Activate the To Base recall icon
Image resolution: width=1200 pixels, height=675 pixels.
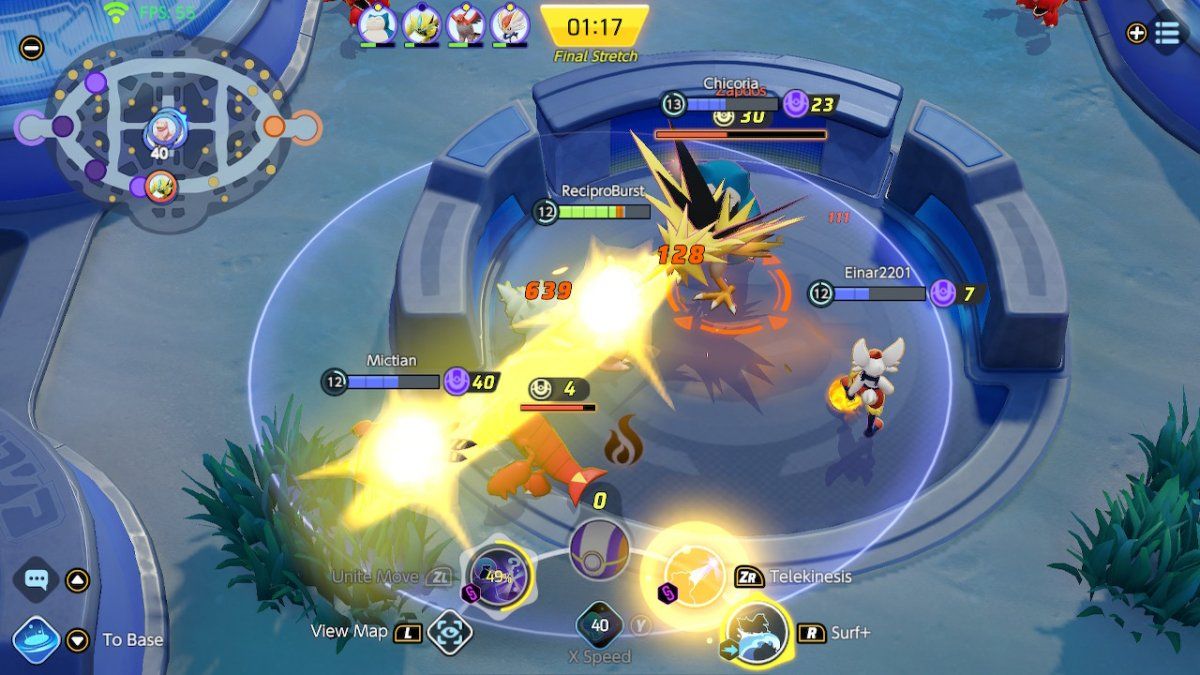pos(36,639)
